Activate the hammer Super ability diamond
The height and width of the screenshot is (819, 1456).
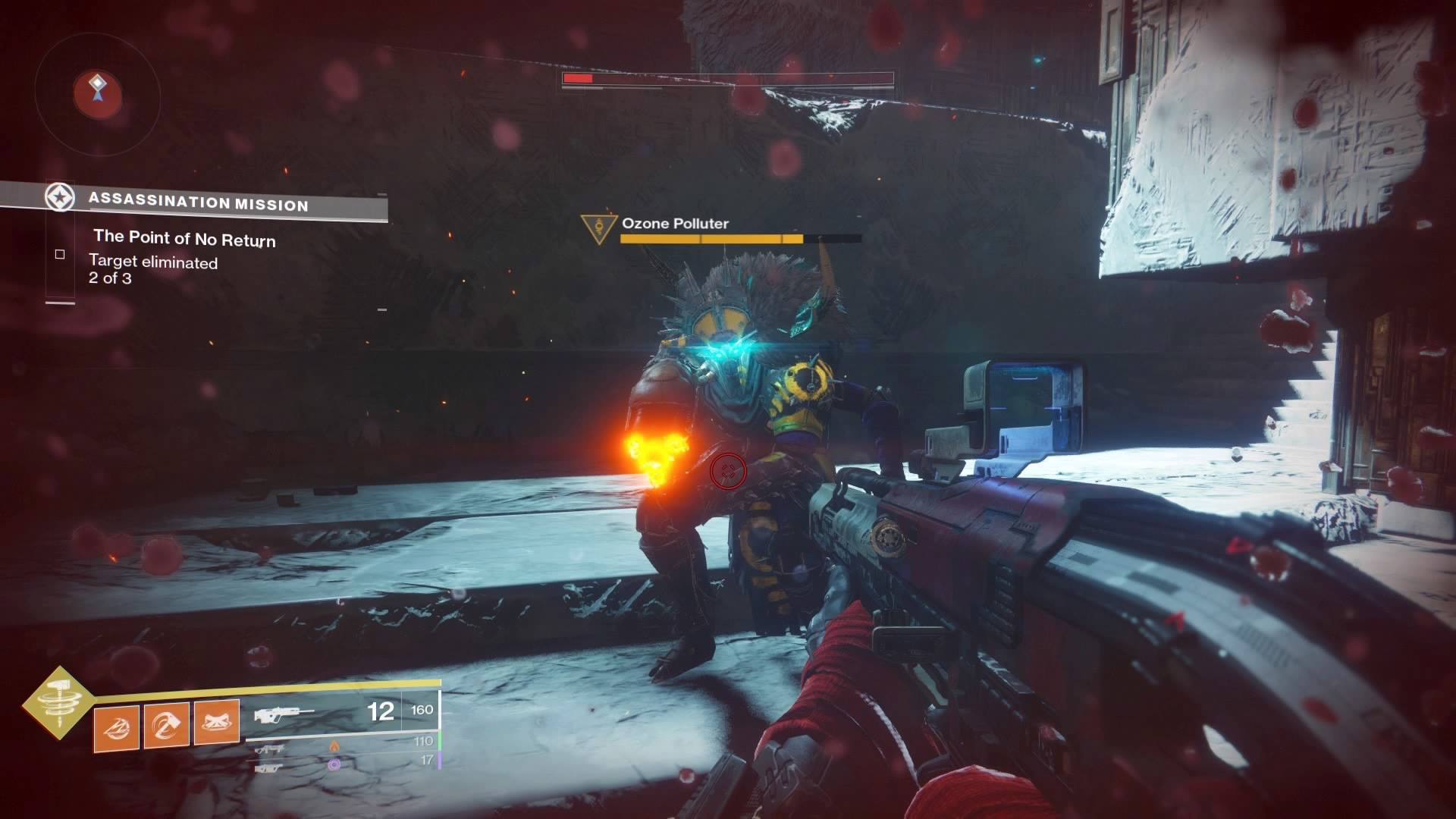(58, 702)
